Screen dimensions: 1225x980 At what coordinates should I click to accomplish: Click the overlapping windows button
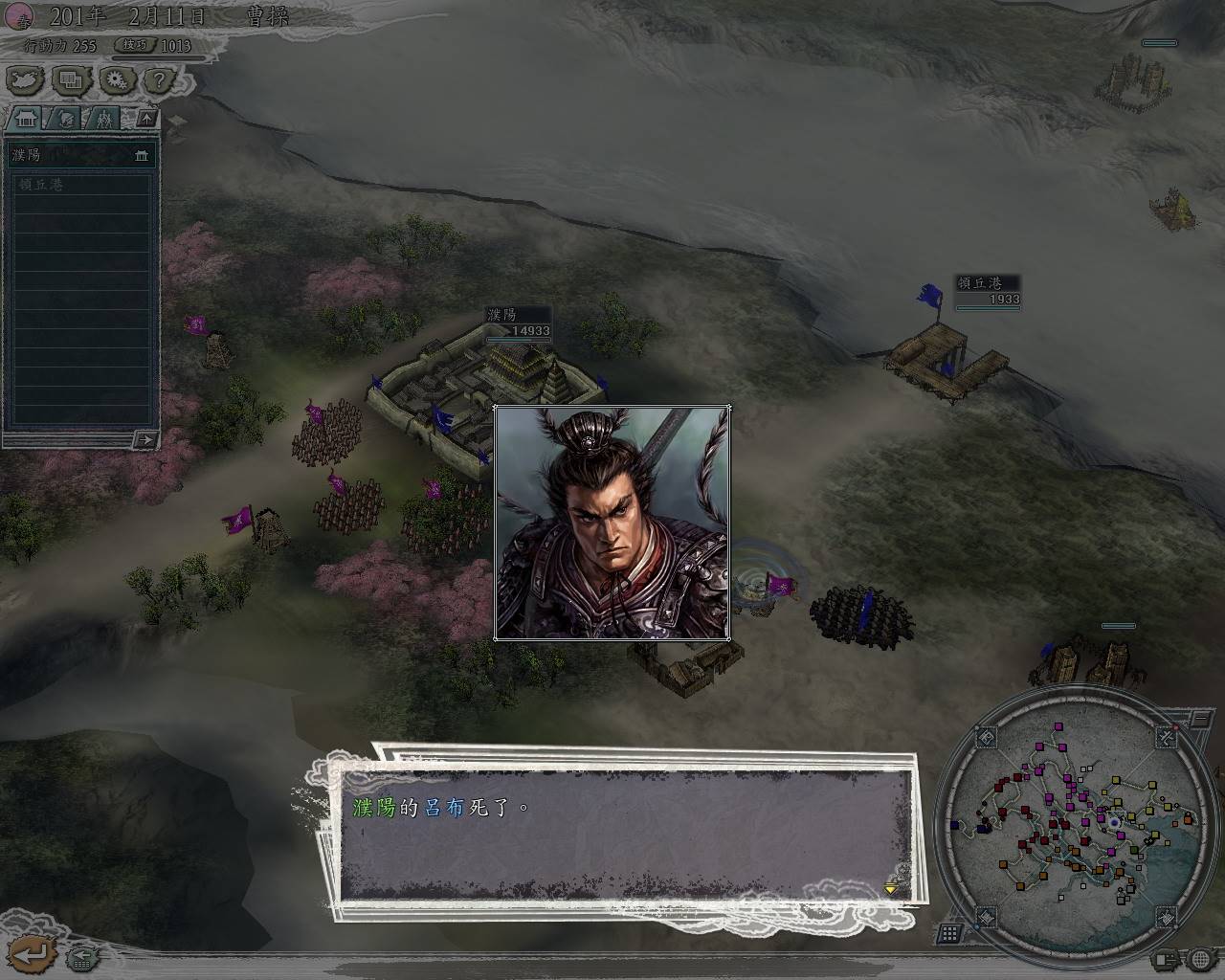[71, 80]
